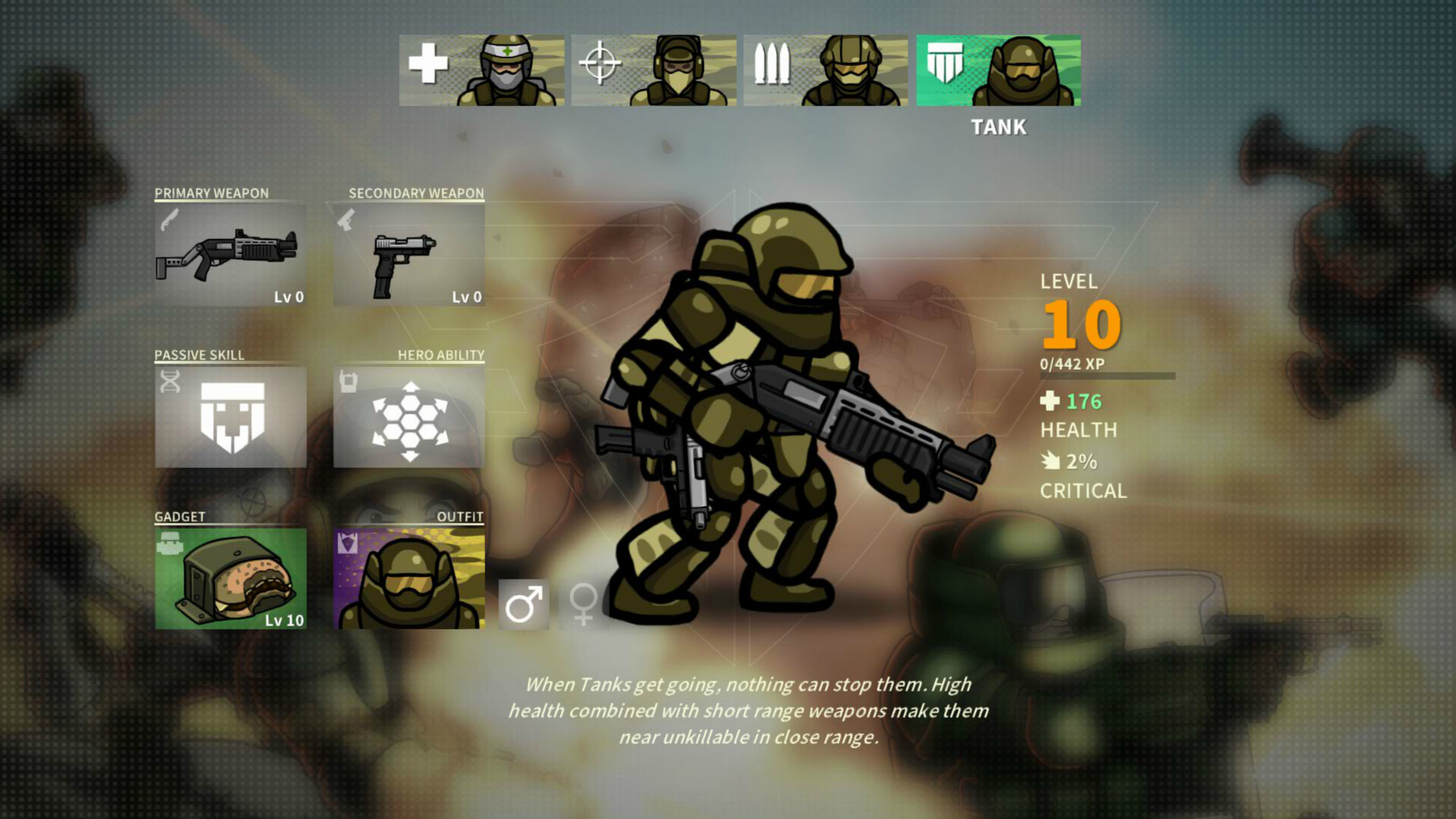1456x819 pixels.
Task: Open the Hero Ability hexagon slot
Action: [x=408, y=416]
